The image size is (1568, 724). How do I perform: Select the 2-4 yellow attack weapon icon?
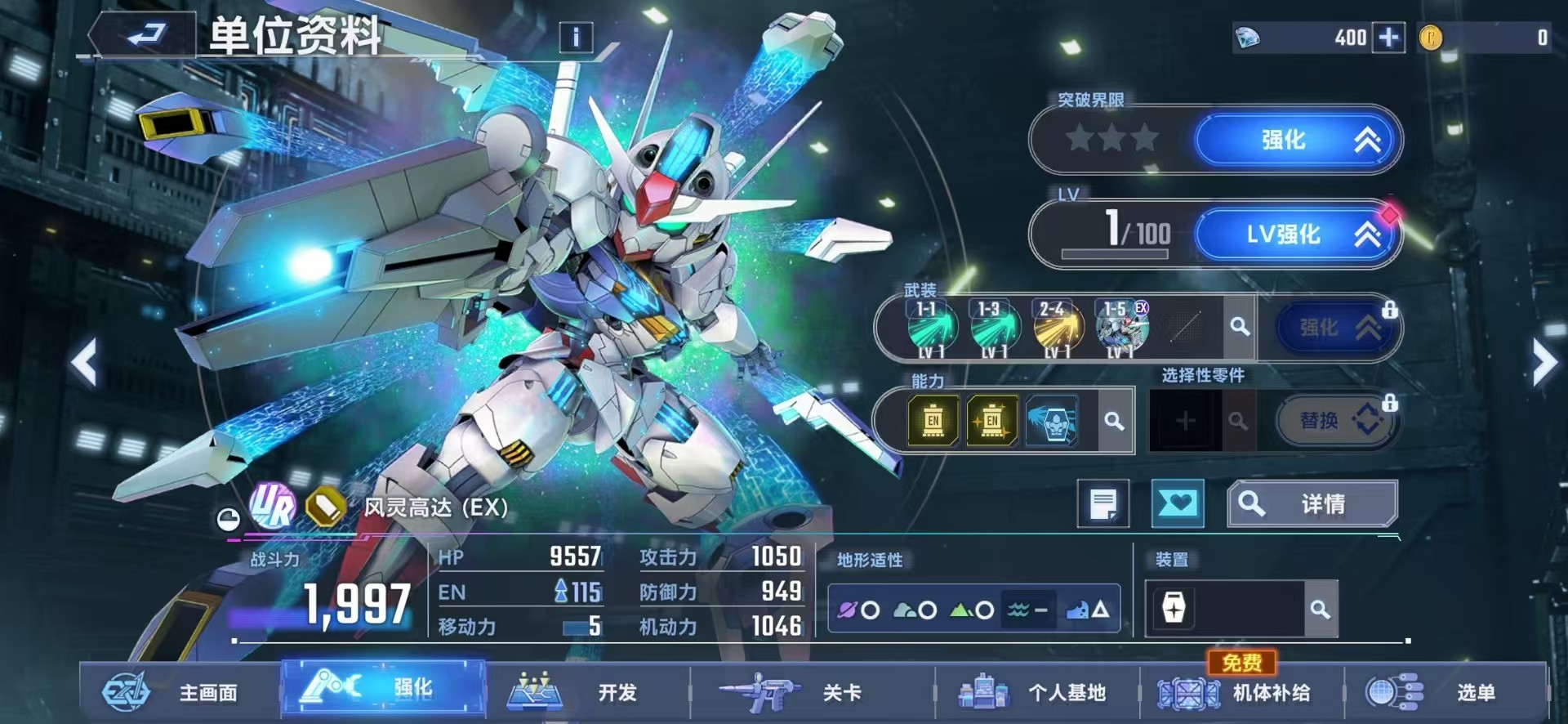pos(1058,327)
